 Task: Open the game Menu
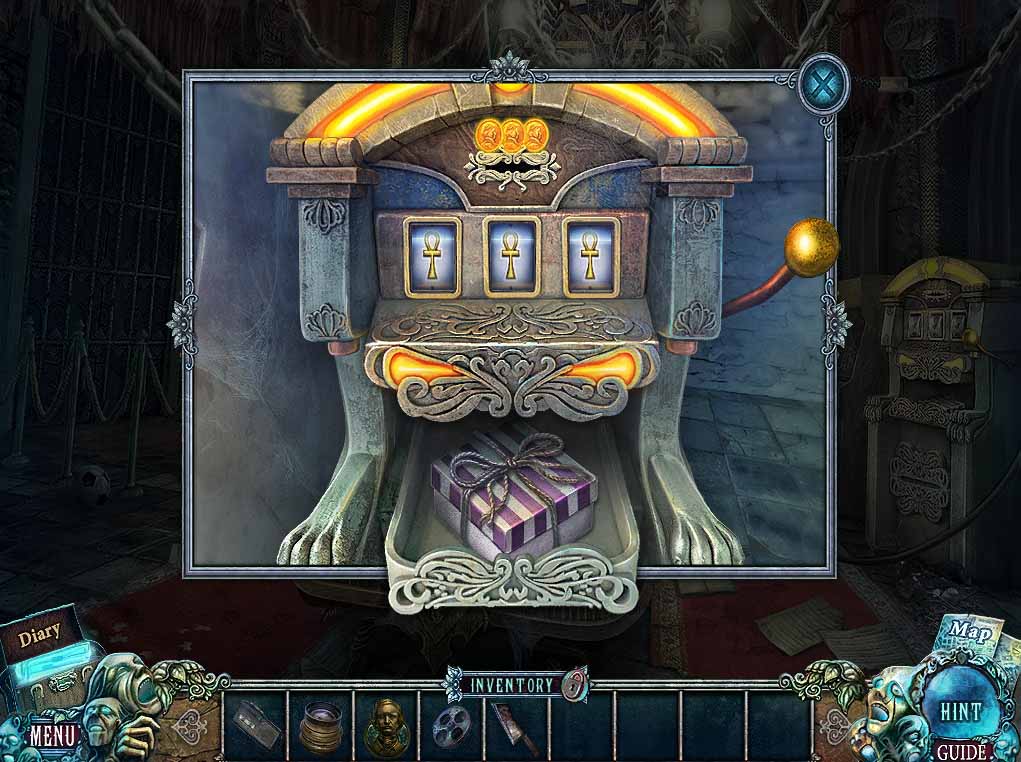53,735
